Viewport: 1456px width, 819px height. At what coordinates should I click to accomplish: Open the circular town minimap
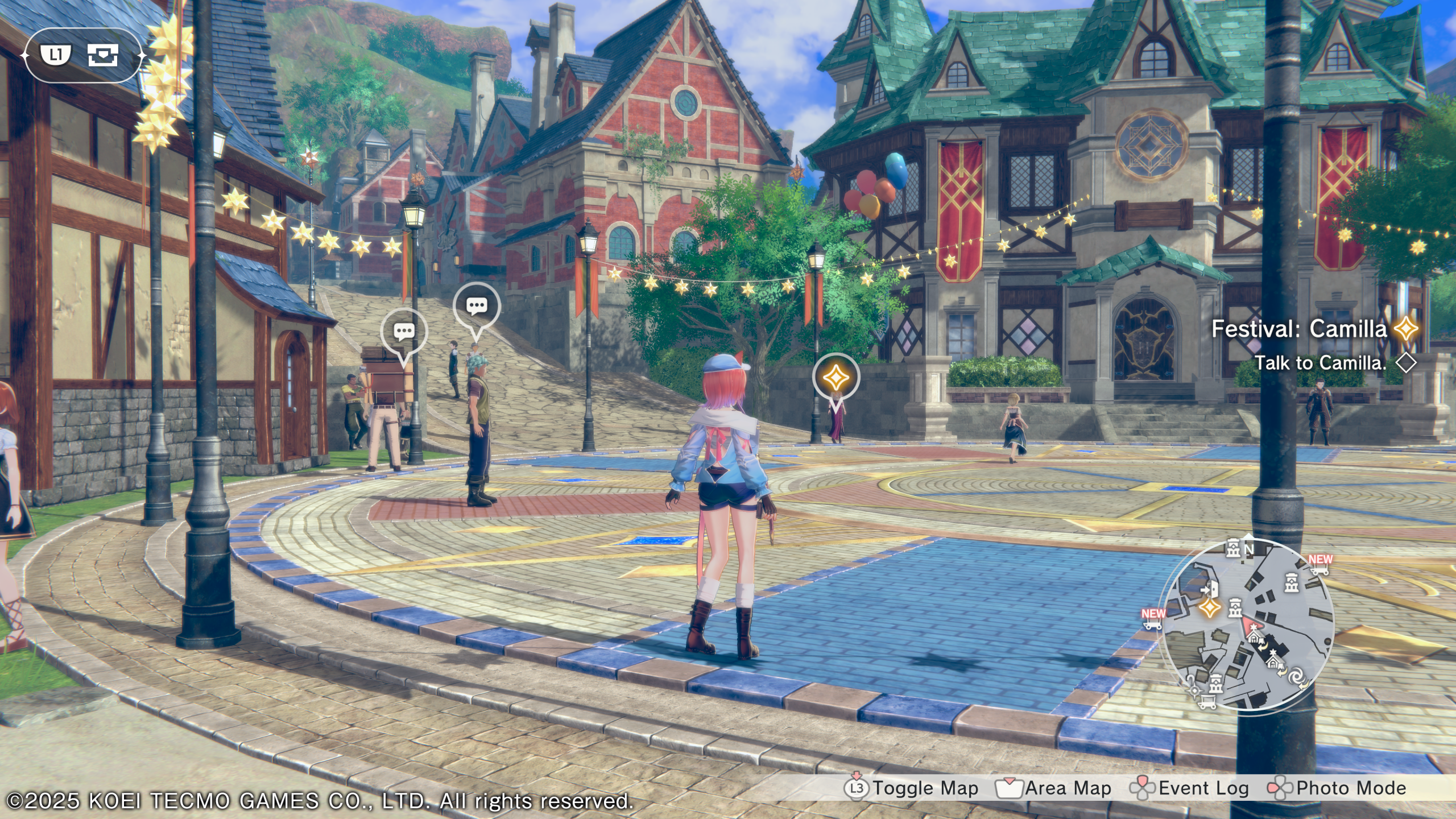[1248, 624]
